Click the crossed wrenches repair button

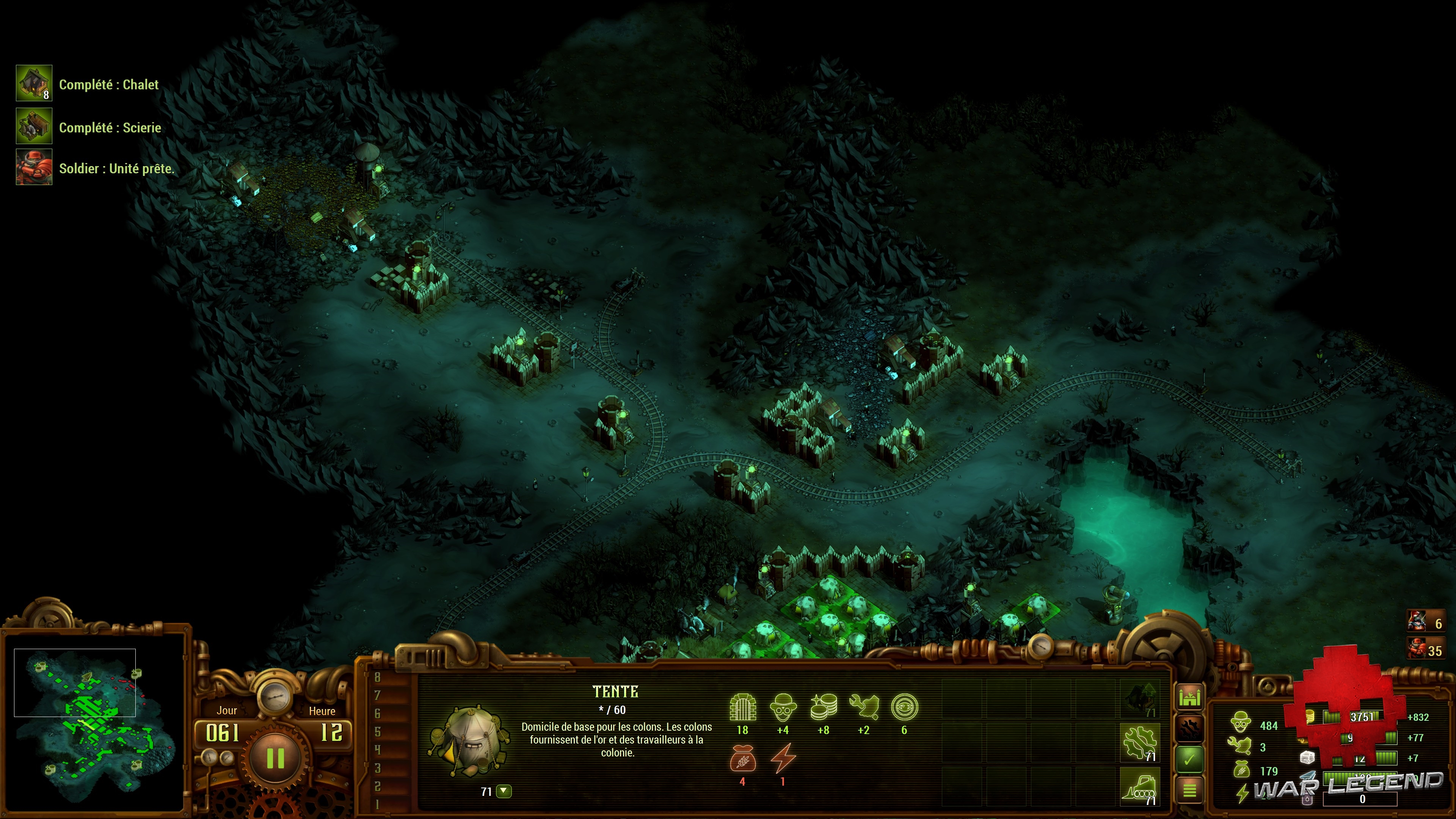click(x=1190, y=728)
